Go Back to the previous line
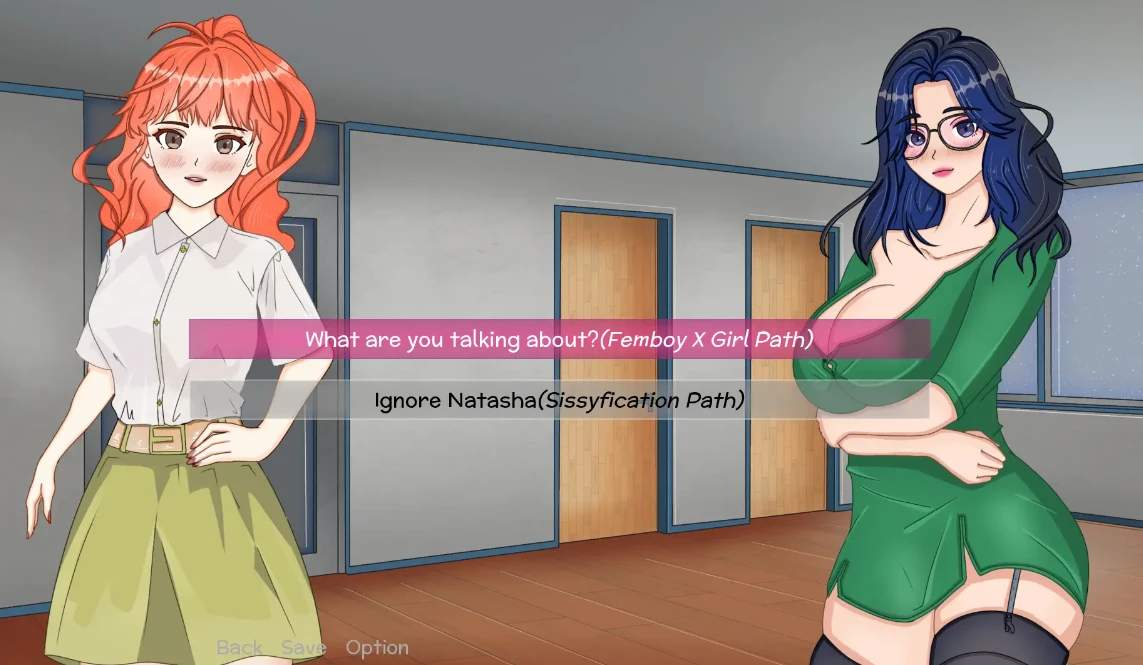This screenshot has width=1143, height=665. pos(240,648)
